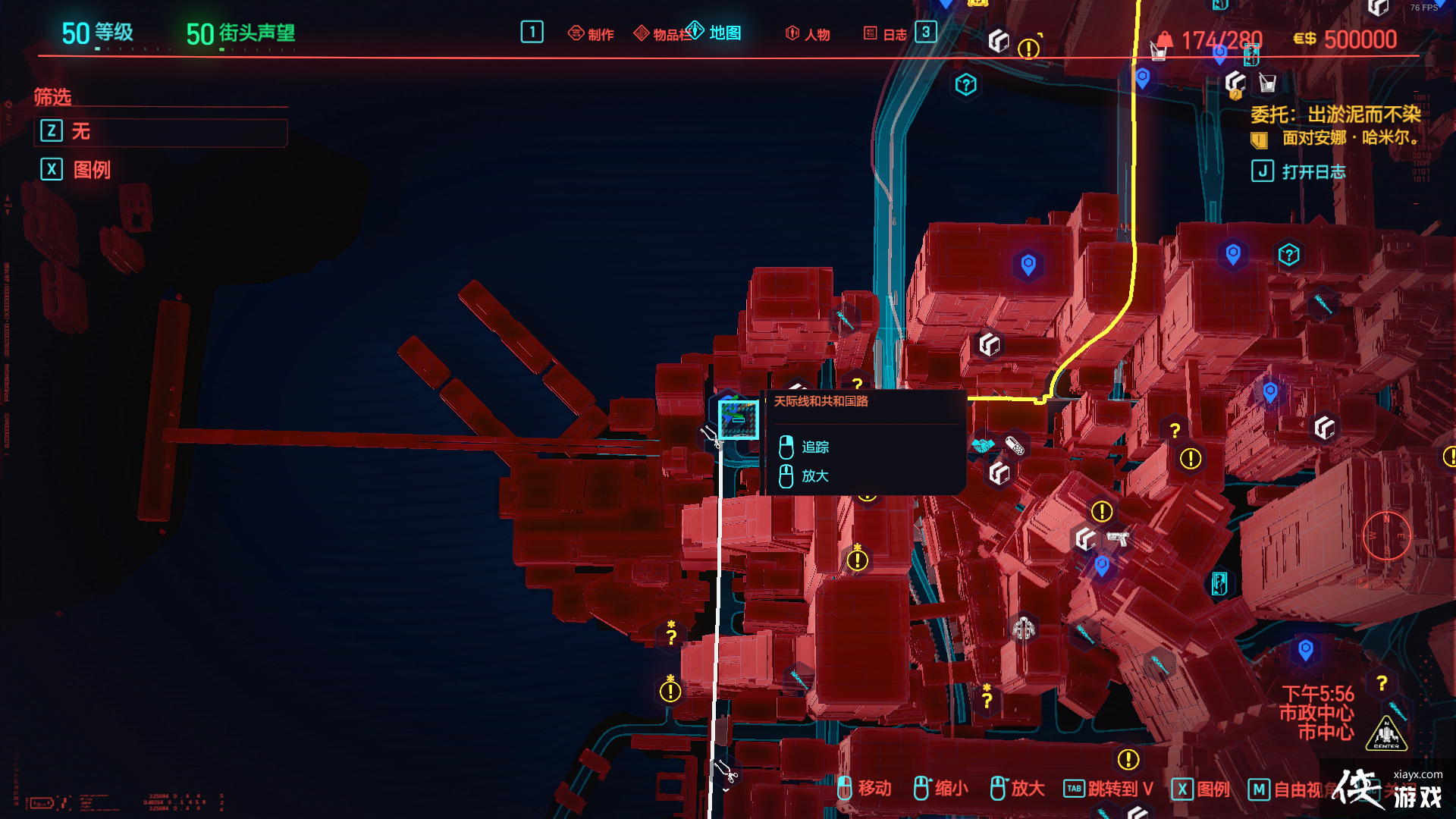Open the 制作 crafting tab
1456x819 pixels.
591,34
